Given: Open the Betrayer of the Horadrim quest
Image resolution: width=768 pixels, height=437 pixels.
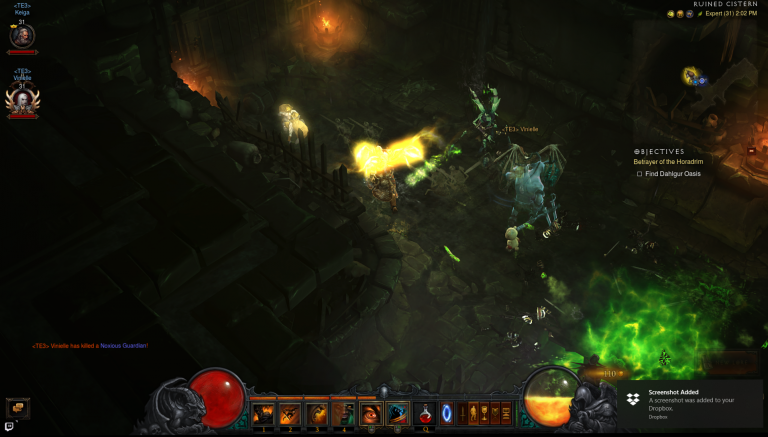Looking at the screenshot, I should click(670, 162).
